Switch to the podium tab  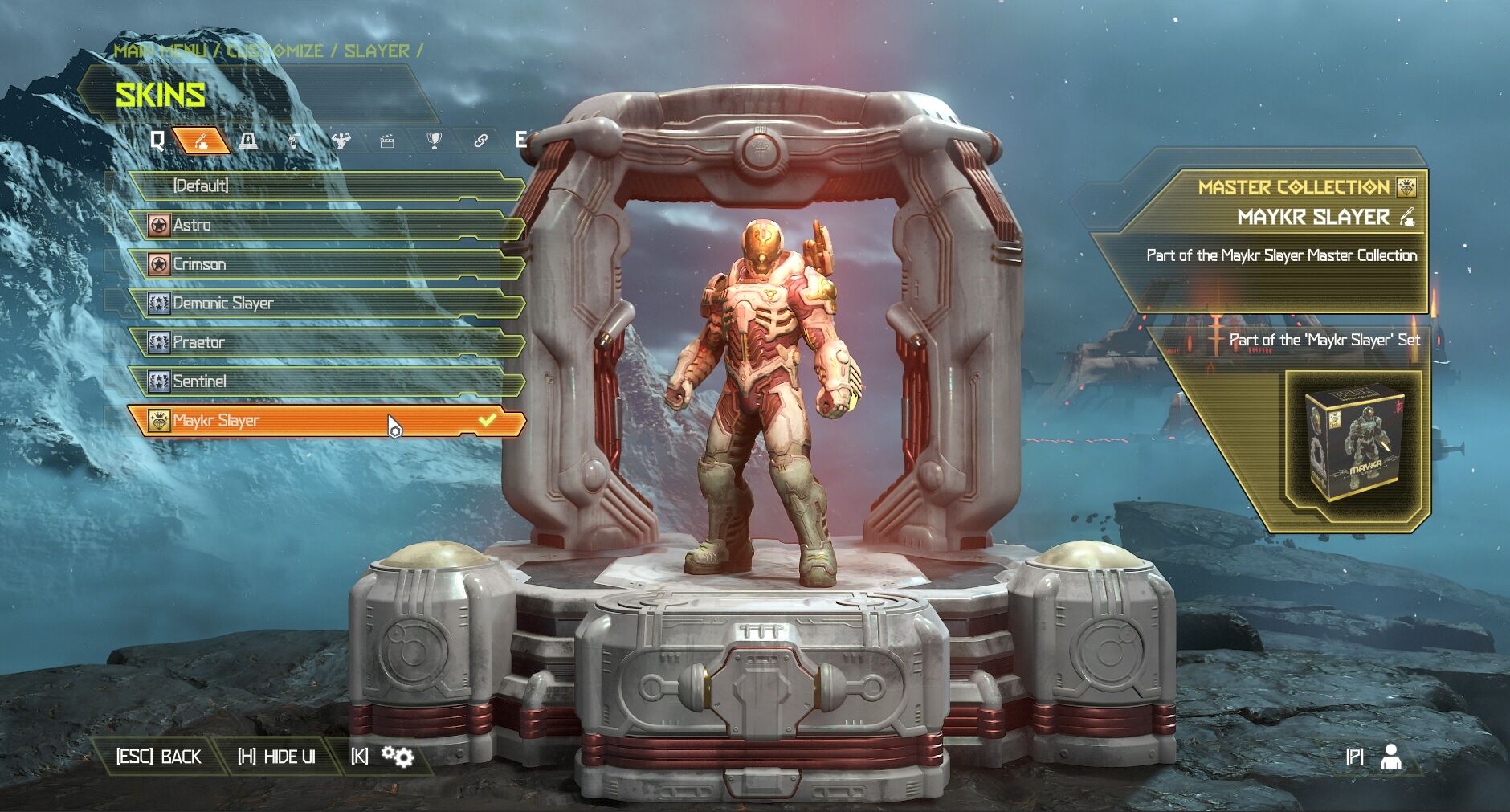(x=248, y=141)
